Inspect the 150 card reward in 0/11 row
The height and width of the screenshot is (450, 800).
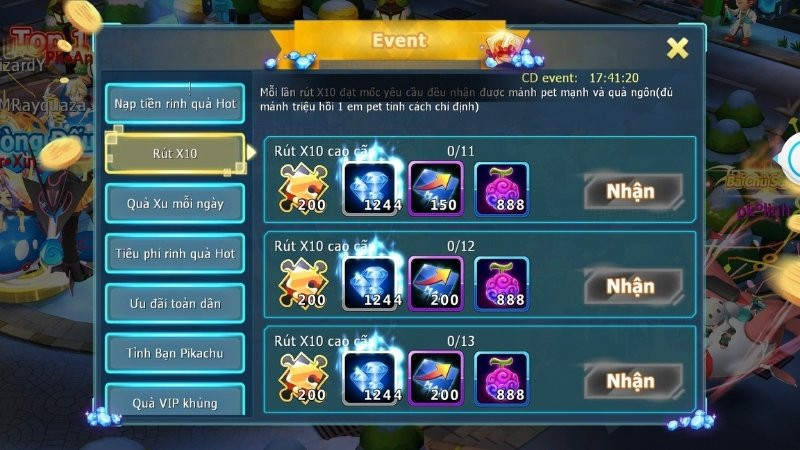pos(436,188)
